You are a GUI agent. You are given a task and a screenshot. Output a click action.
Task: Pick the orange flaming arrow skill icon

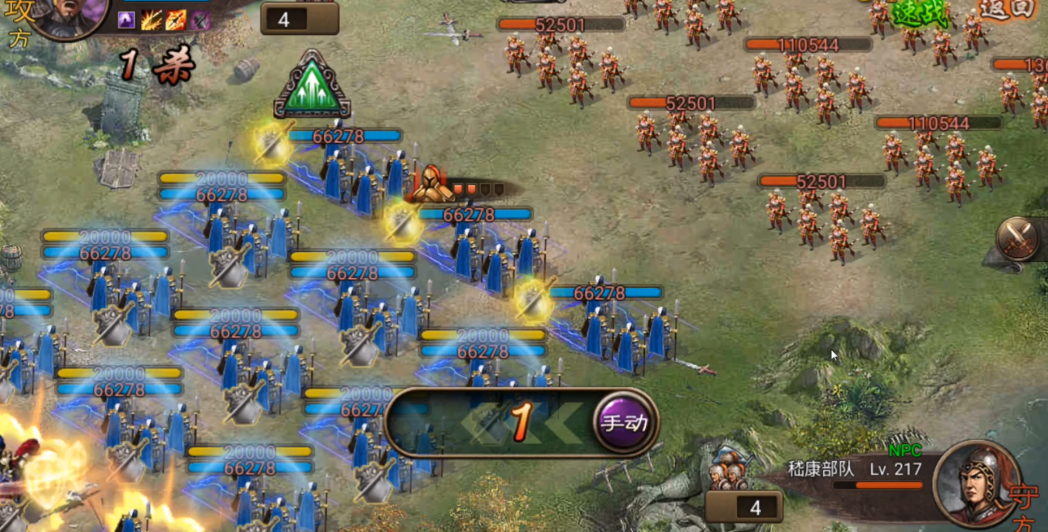(x=176, y=20)
